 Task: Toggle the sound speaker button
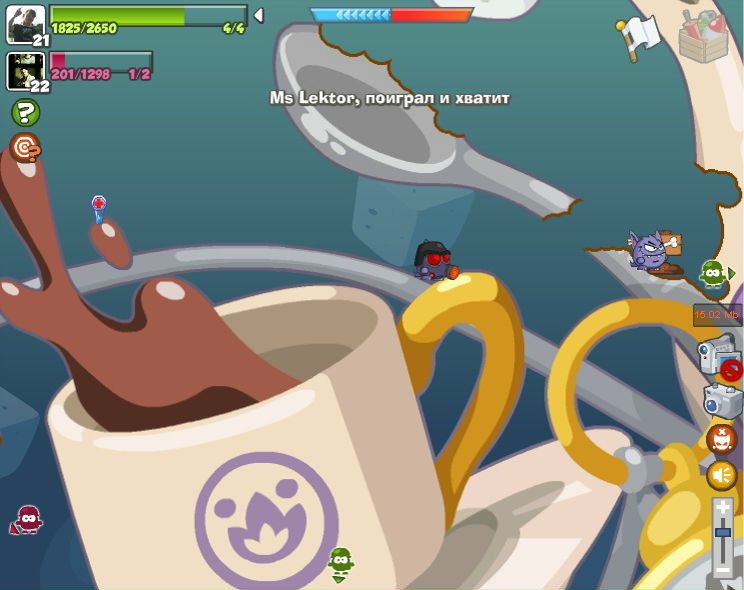[721, 475]
